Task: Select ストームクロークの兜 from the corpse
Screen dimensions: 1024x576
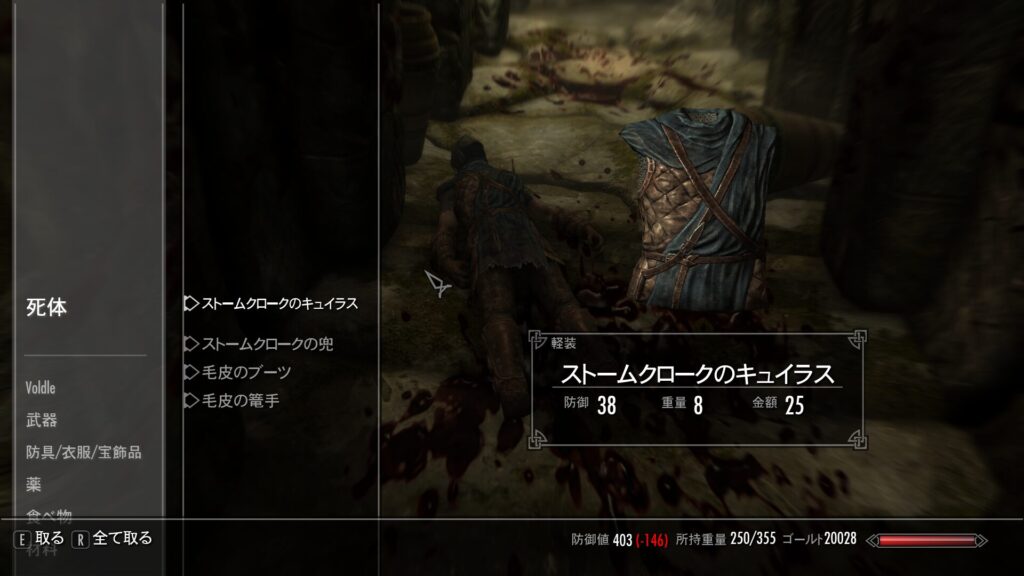Action: pos(267,344)
